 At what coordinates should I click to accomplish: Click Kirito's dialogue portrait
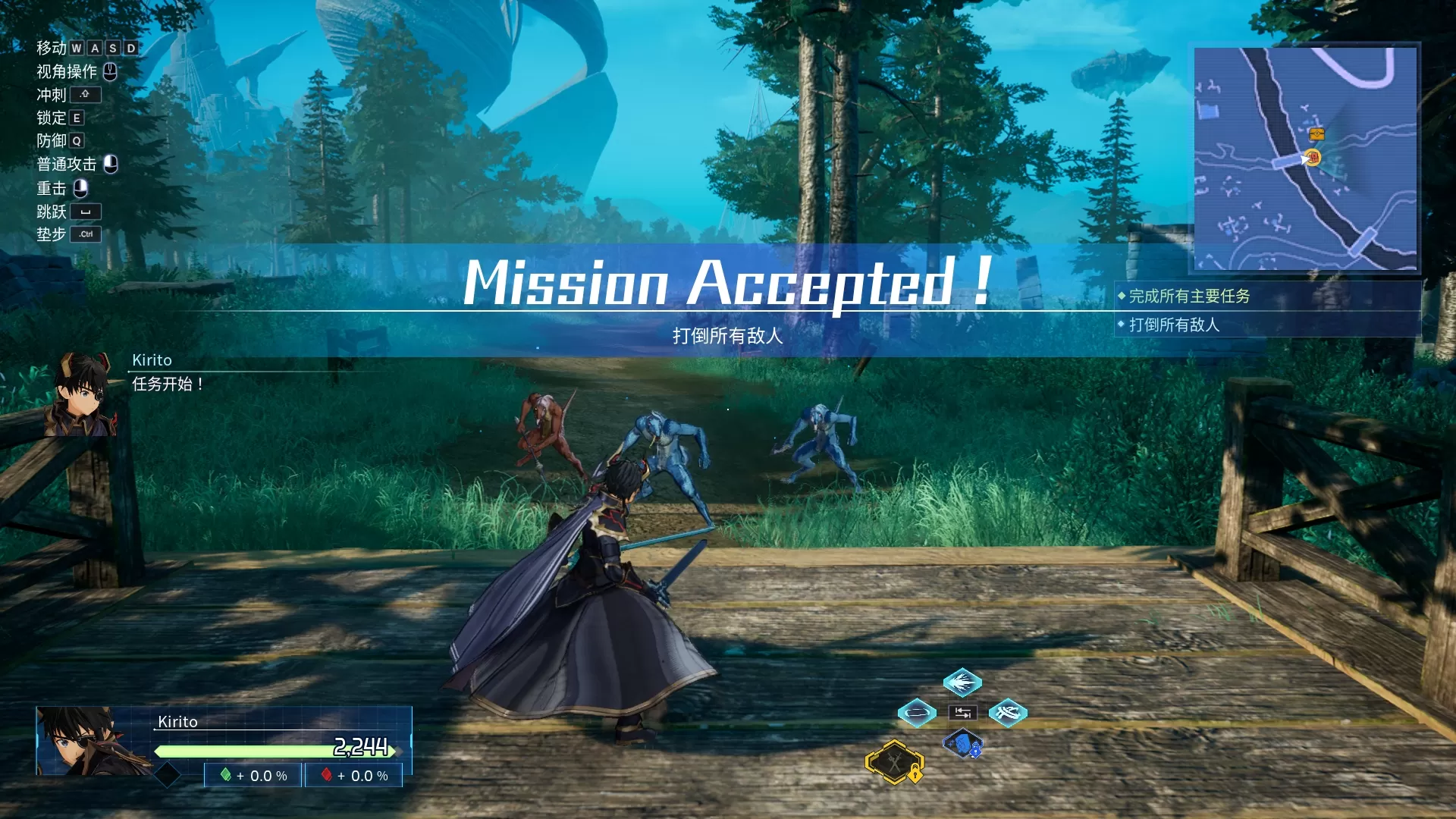pos(83,394)
